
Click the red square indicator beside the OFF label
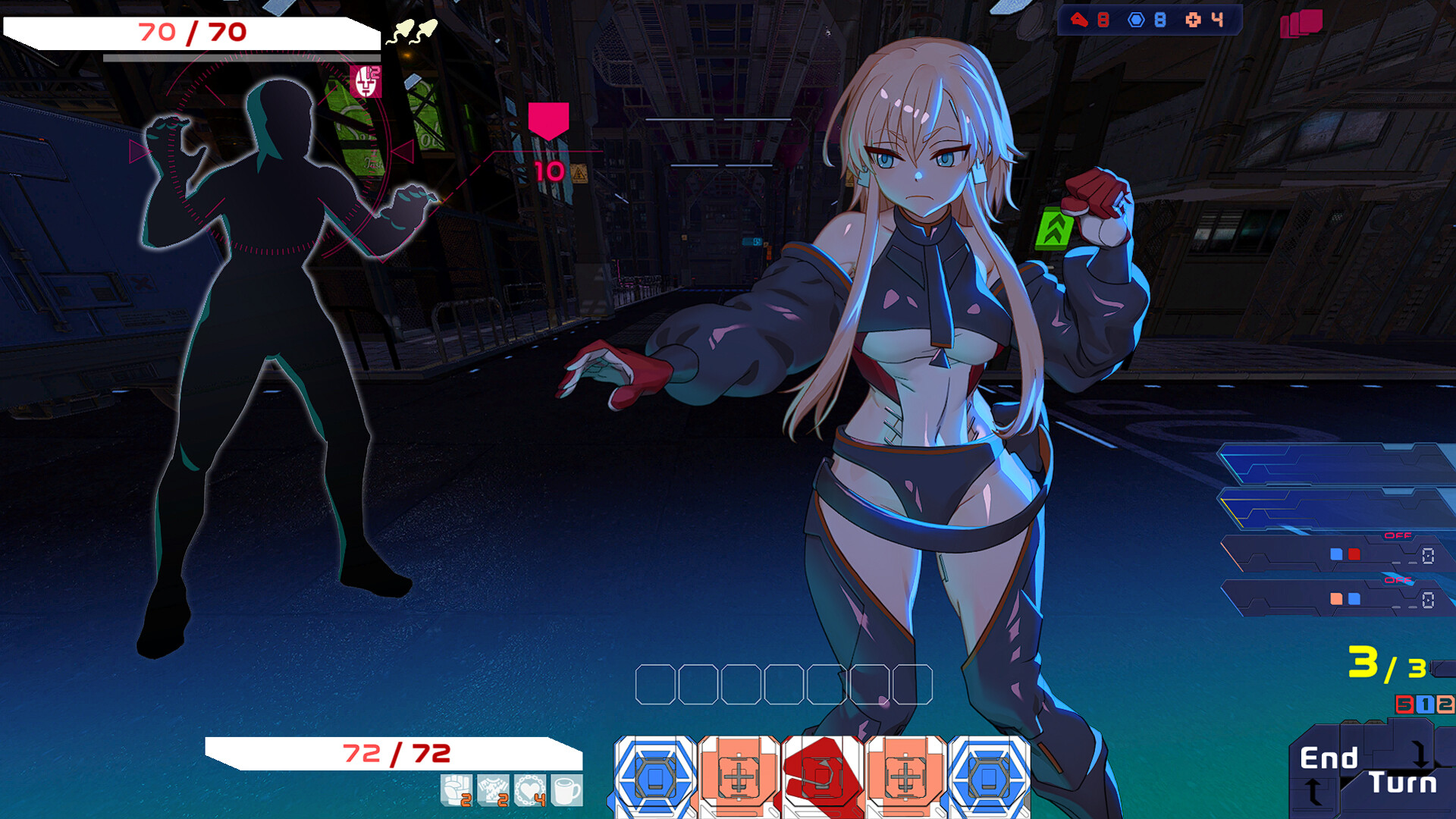(x=1354, y=554)
